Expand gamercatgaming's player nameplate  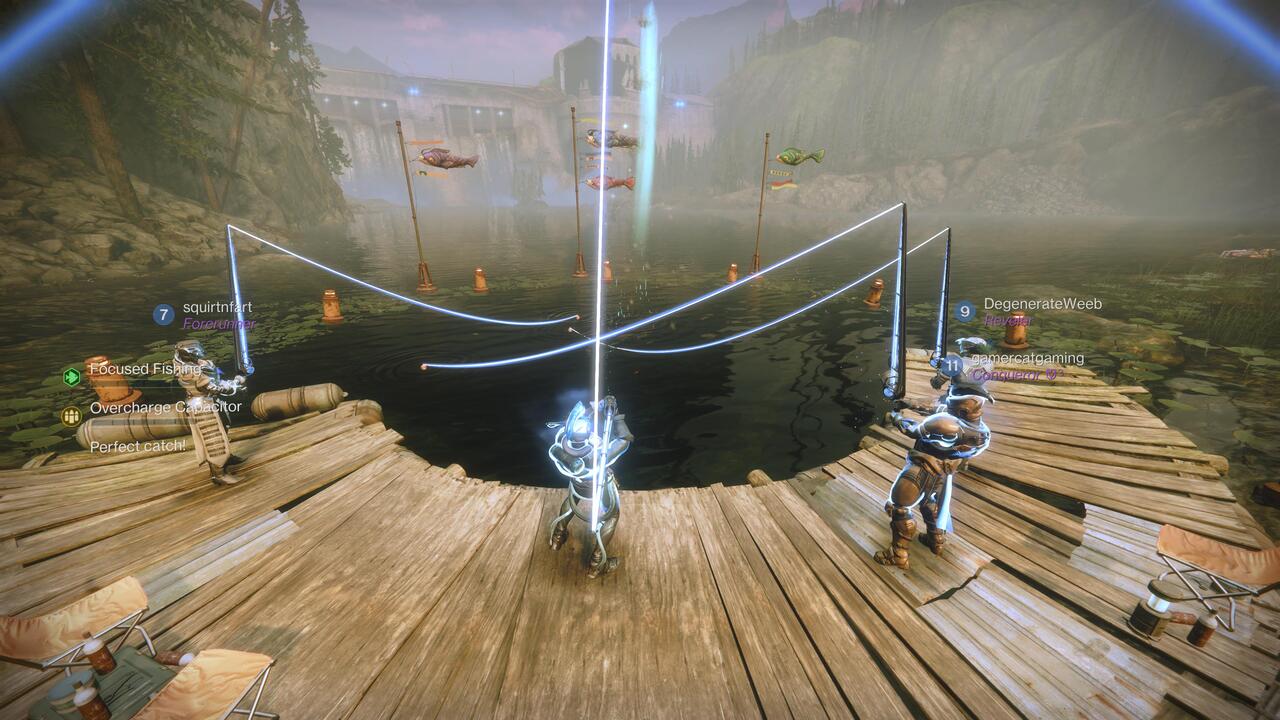click(x=1030, y=357)
